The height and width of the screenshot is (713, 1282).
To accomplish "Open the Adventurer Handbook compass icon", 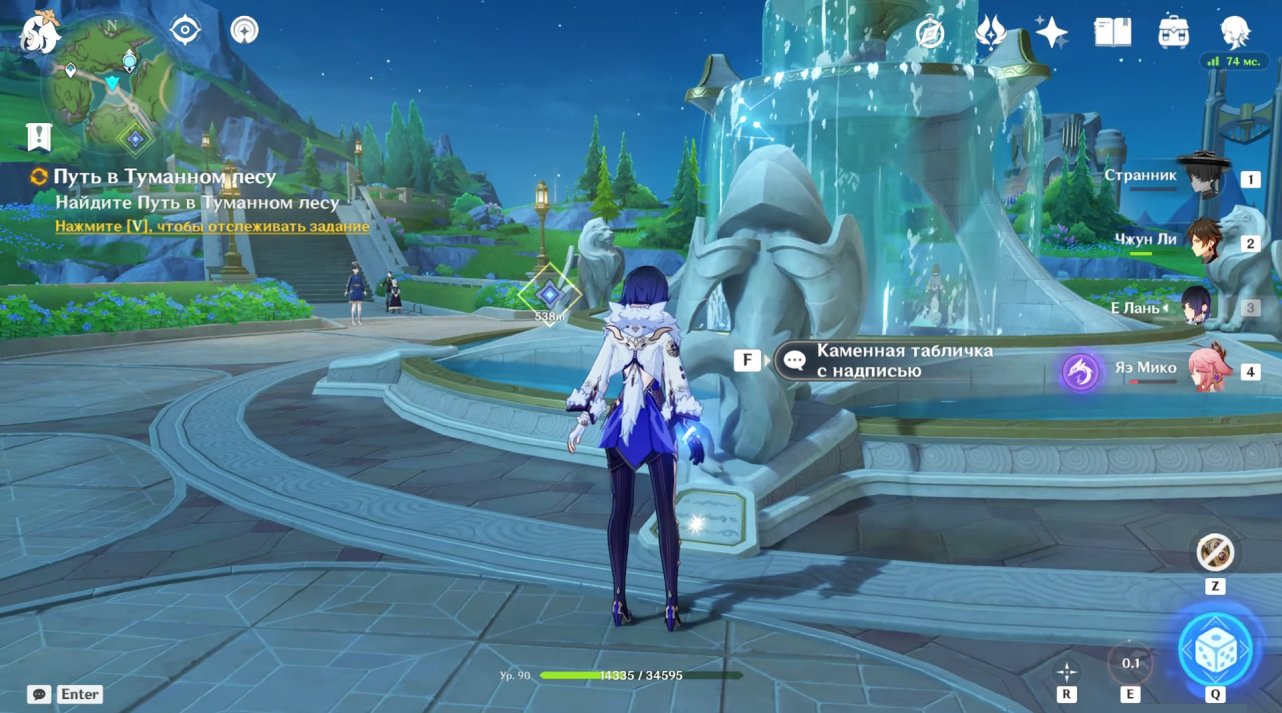I will [931, 33].
